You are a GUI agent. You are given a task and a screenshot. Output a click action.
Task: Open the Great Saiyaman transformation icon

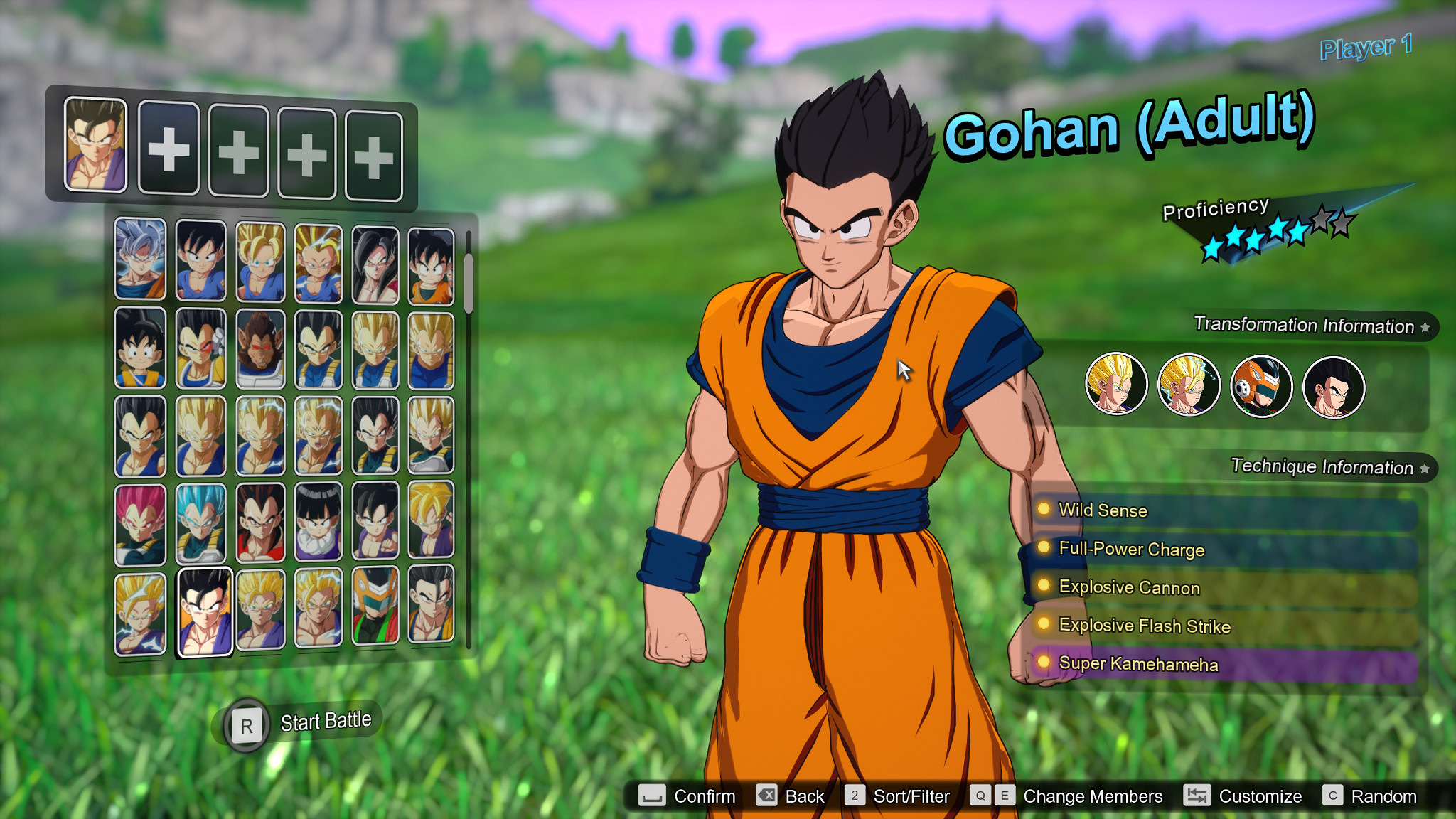point(1261,384)
